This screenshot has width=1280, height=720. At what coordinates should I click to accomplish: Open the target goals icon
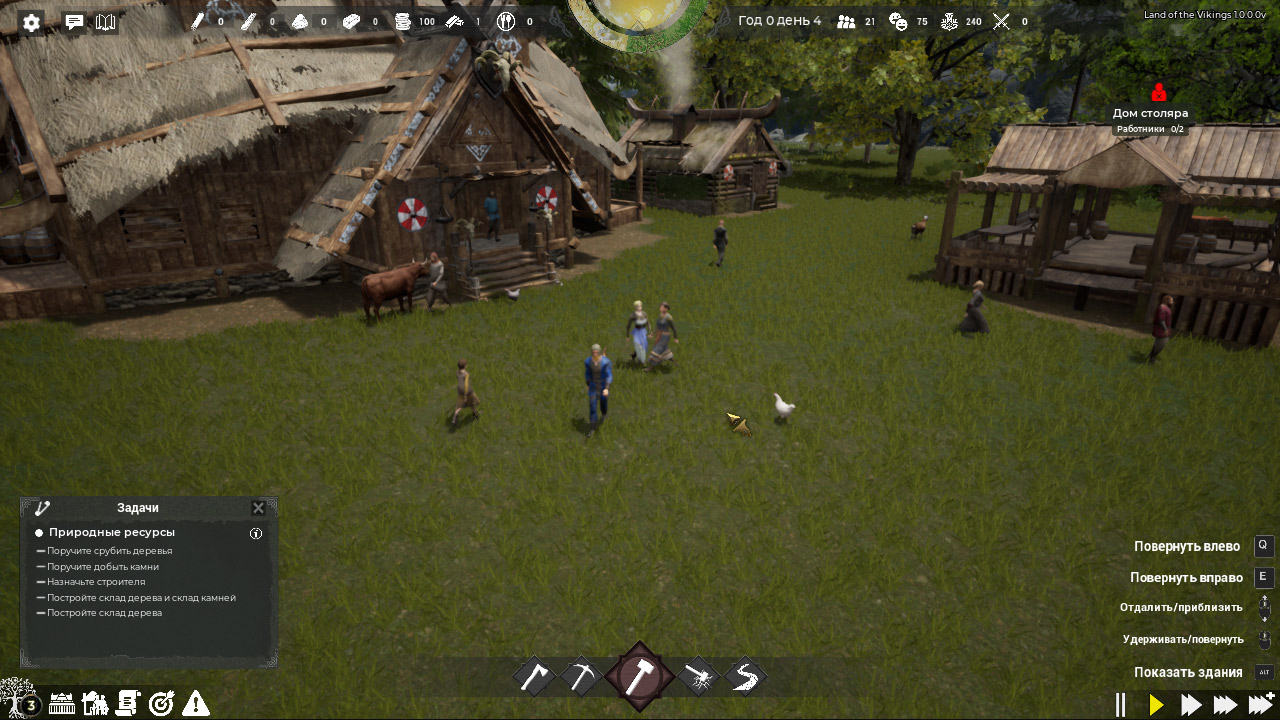coord(161,704)
